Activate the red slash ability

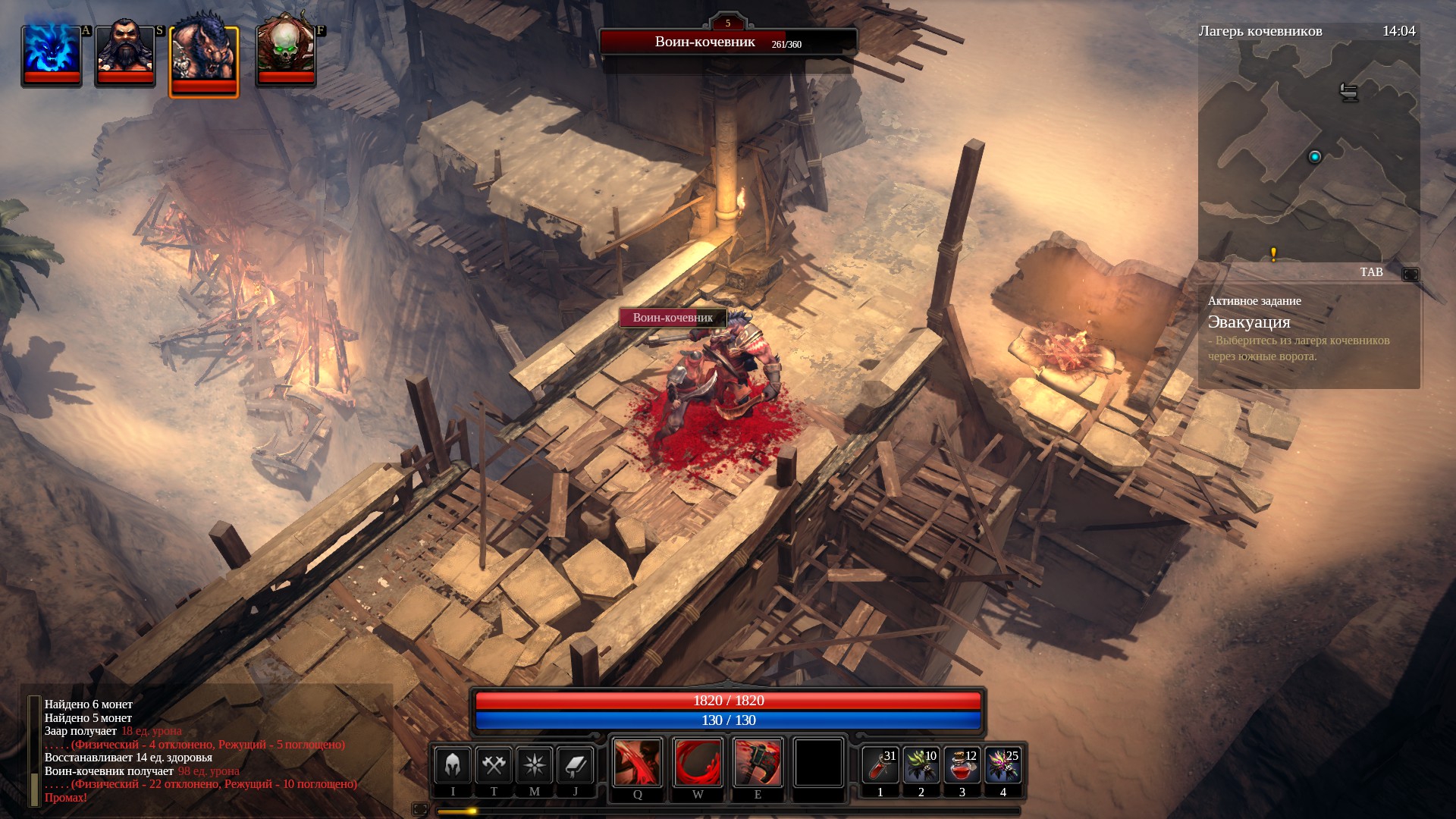tap(637, 762)
